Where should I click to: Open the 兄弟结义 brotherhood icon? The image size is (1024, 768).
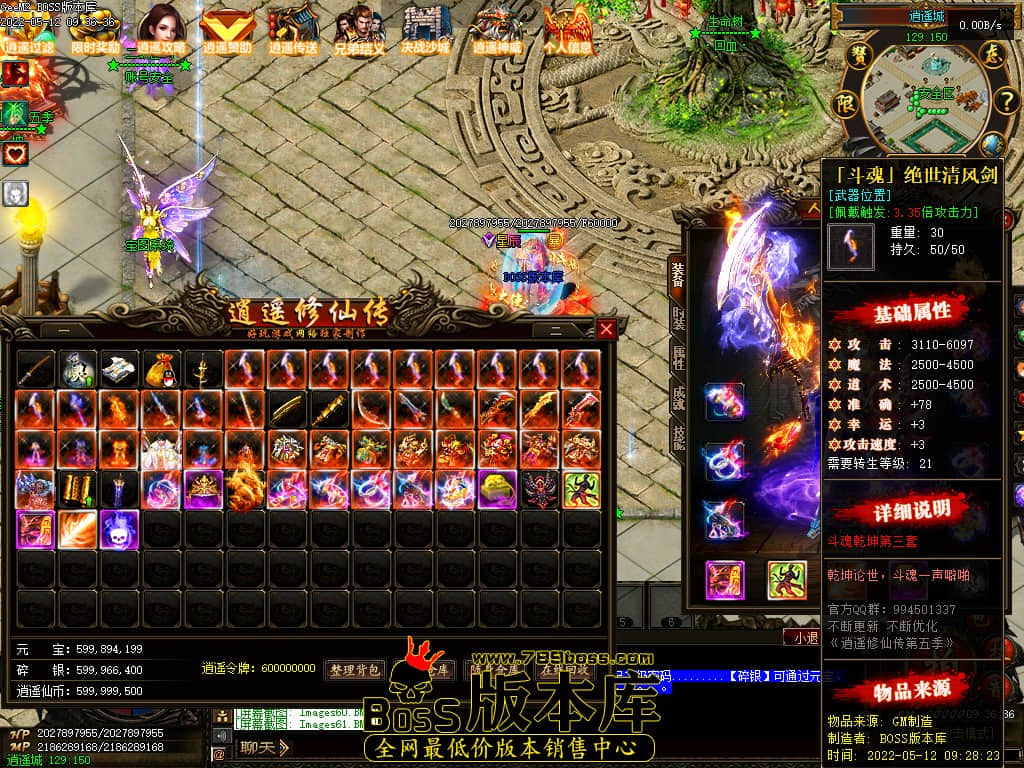[x=360, y=31]
